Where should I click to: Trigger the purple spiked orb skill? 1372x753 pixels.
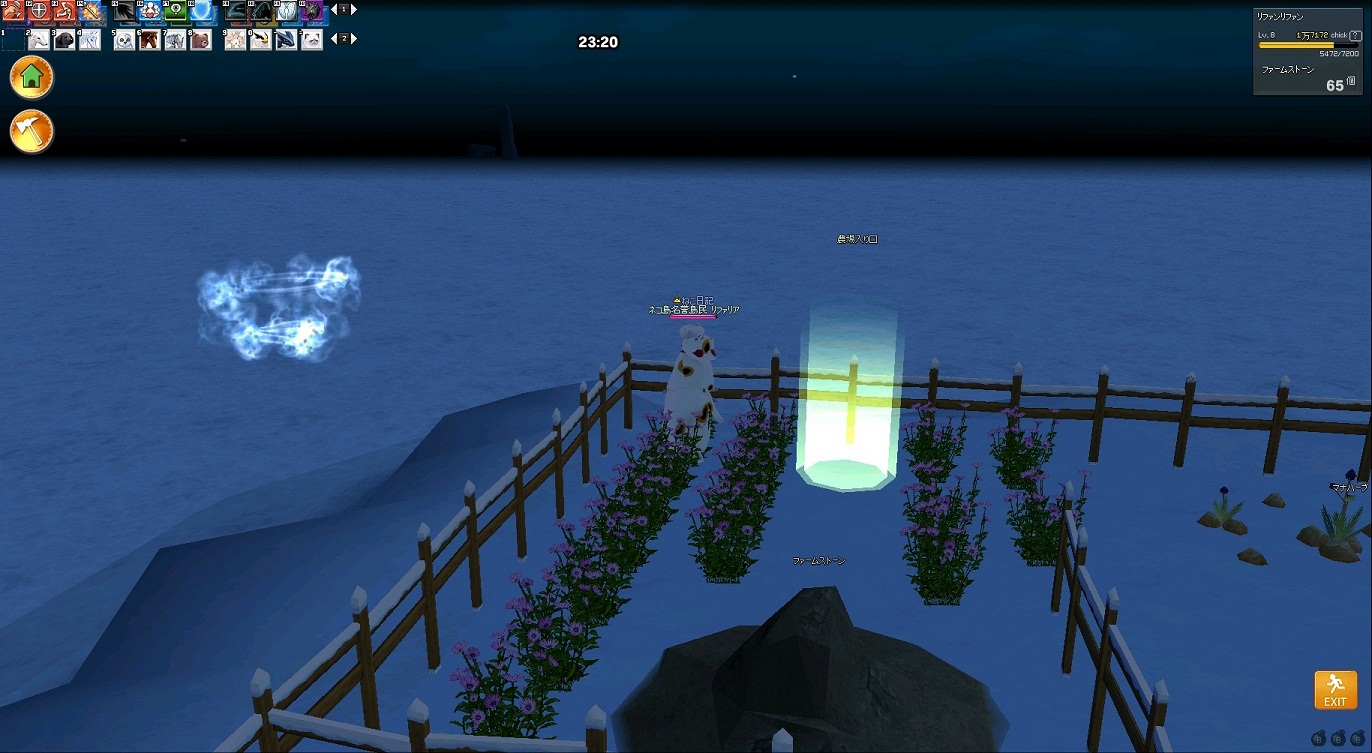click(x=311, y=12)
